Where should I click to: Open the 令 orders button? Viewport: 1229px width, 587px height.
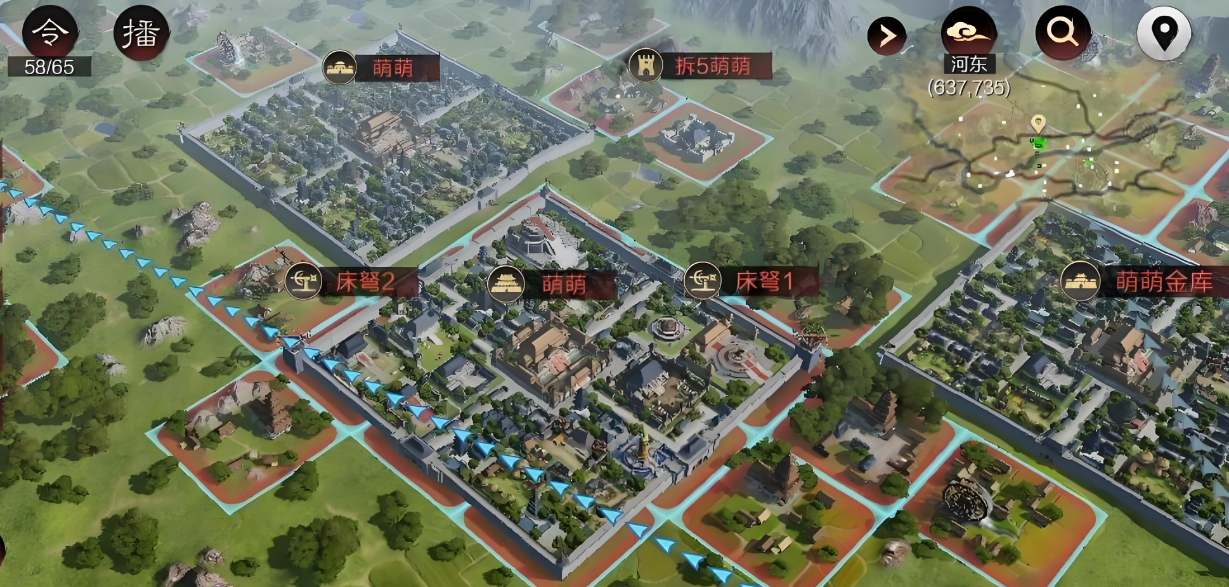click(49, 32)
